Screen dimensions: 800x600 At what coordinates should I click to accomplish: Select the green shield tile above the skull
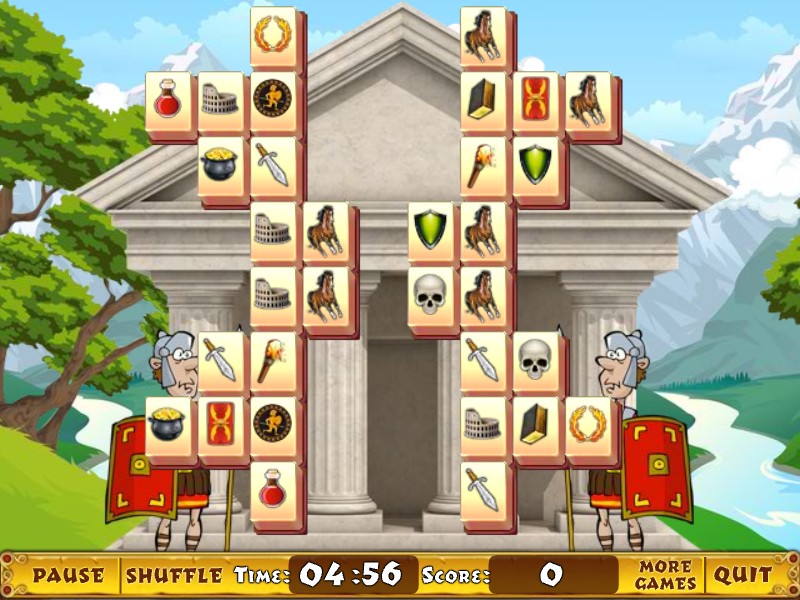point(430,231)
